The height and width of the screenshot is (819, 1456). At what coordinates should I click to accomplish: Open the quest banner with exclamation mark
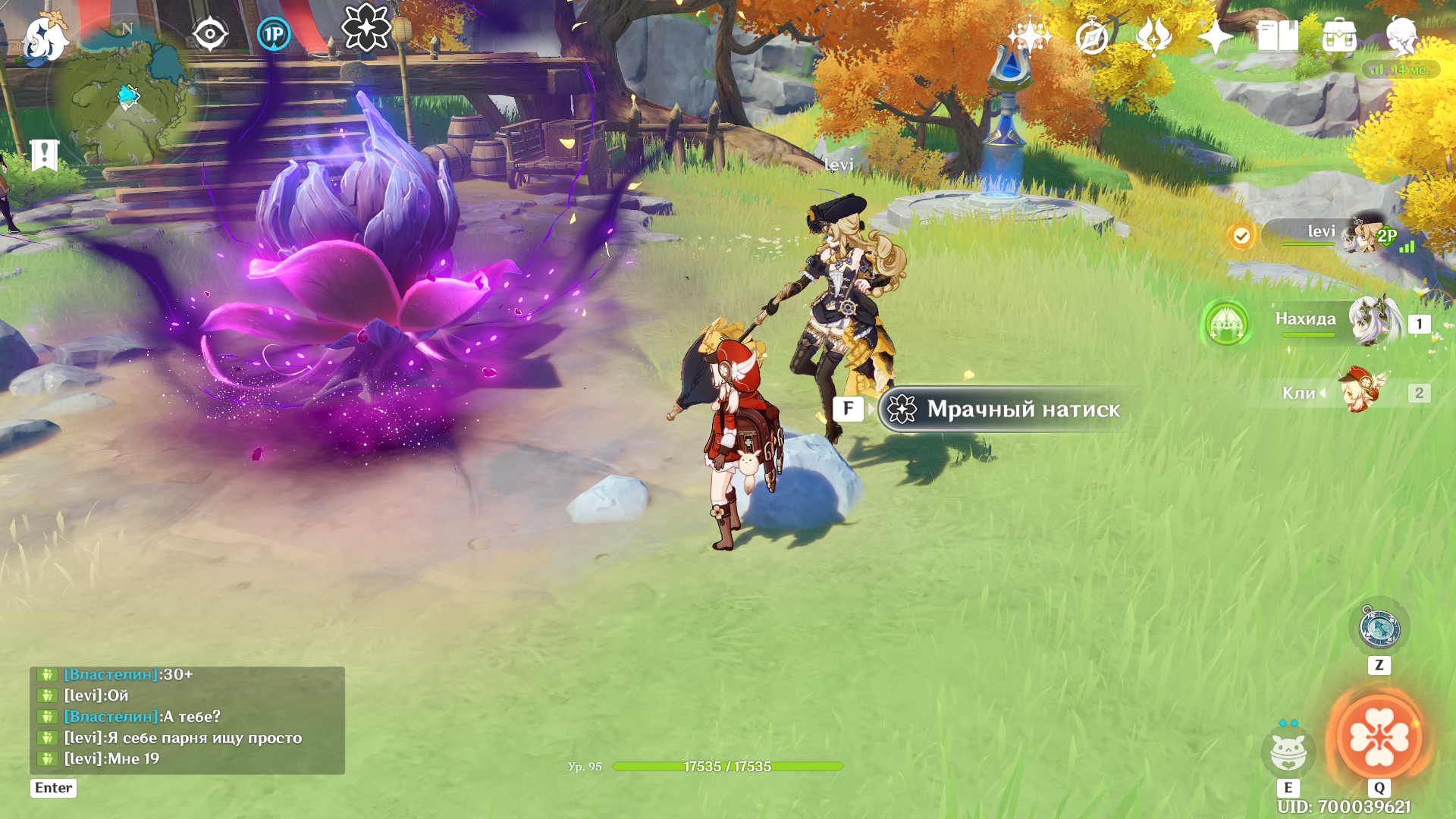[x=44, y=155]
